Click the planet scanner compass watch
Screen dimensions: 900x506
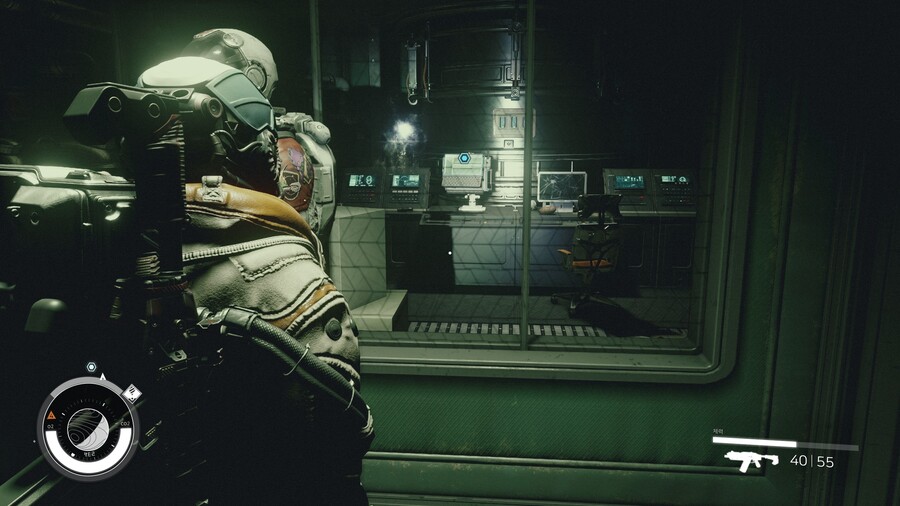pos(88,428)
